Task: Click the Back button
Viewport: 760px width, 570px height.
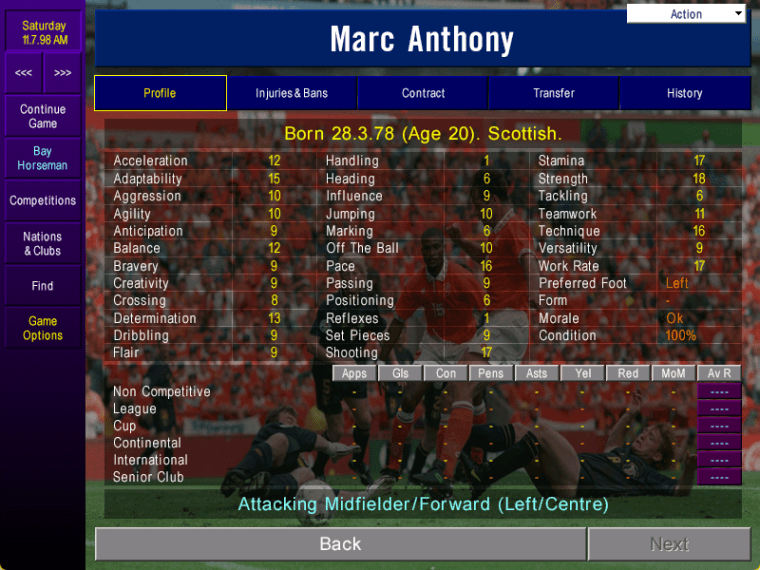Action: point(340,544)
